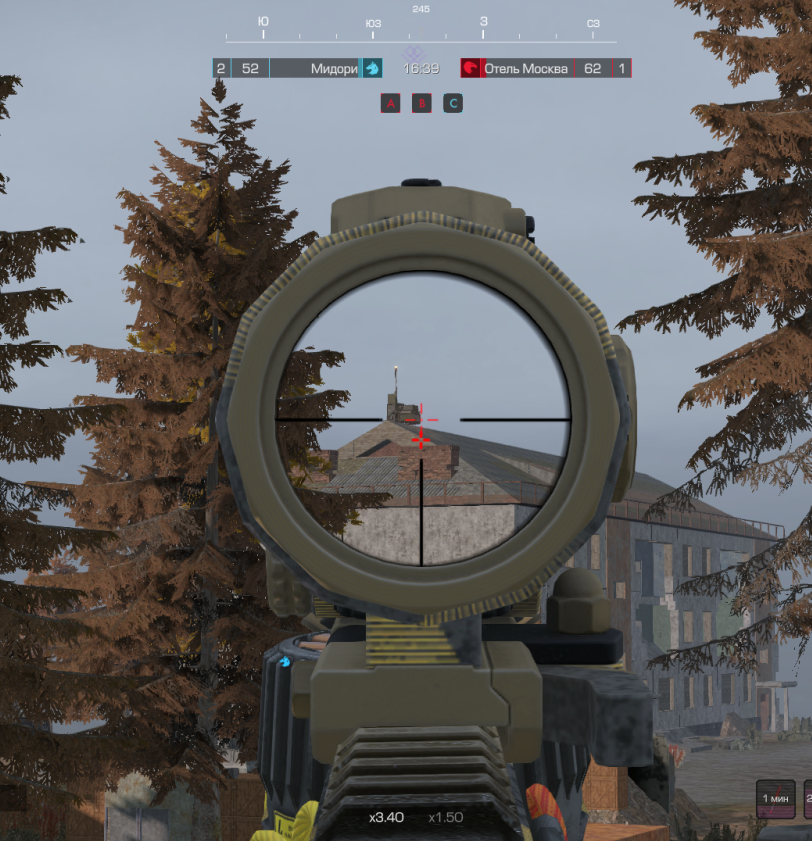Select capture point A marker
Viewport: 812px width, 841px height.
pyautogui.click(x=390, y=103)
